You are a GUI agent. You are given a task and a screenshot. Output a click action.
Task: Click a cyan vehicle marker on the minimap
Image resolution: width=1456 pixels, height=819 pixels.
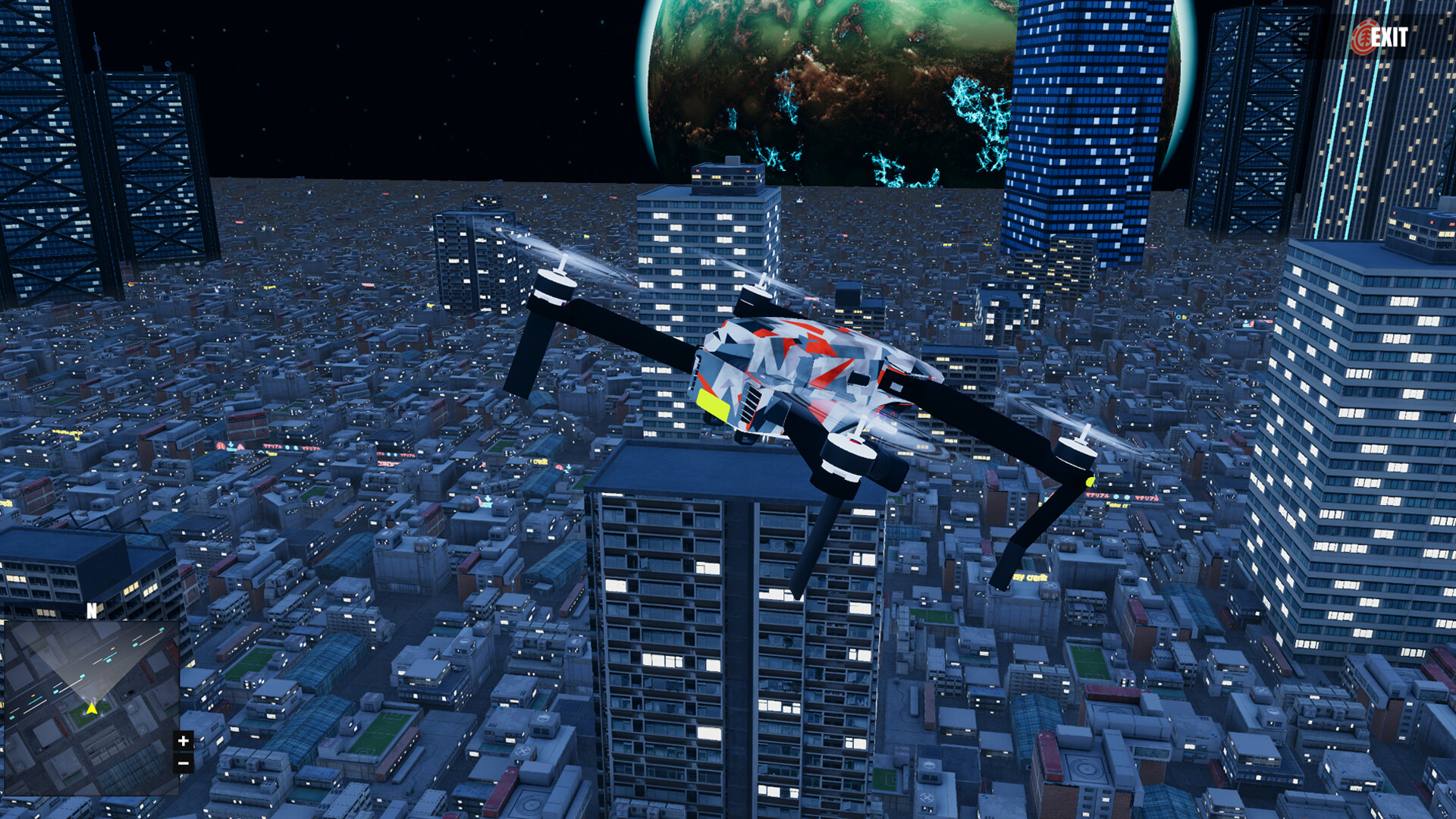pyautogui.click(x=108, y=660)
